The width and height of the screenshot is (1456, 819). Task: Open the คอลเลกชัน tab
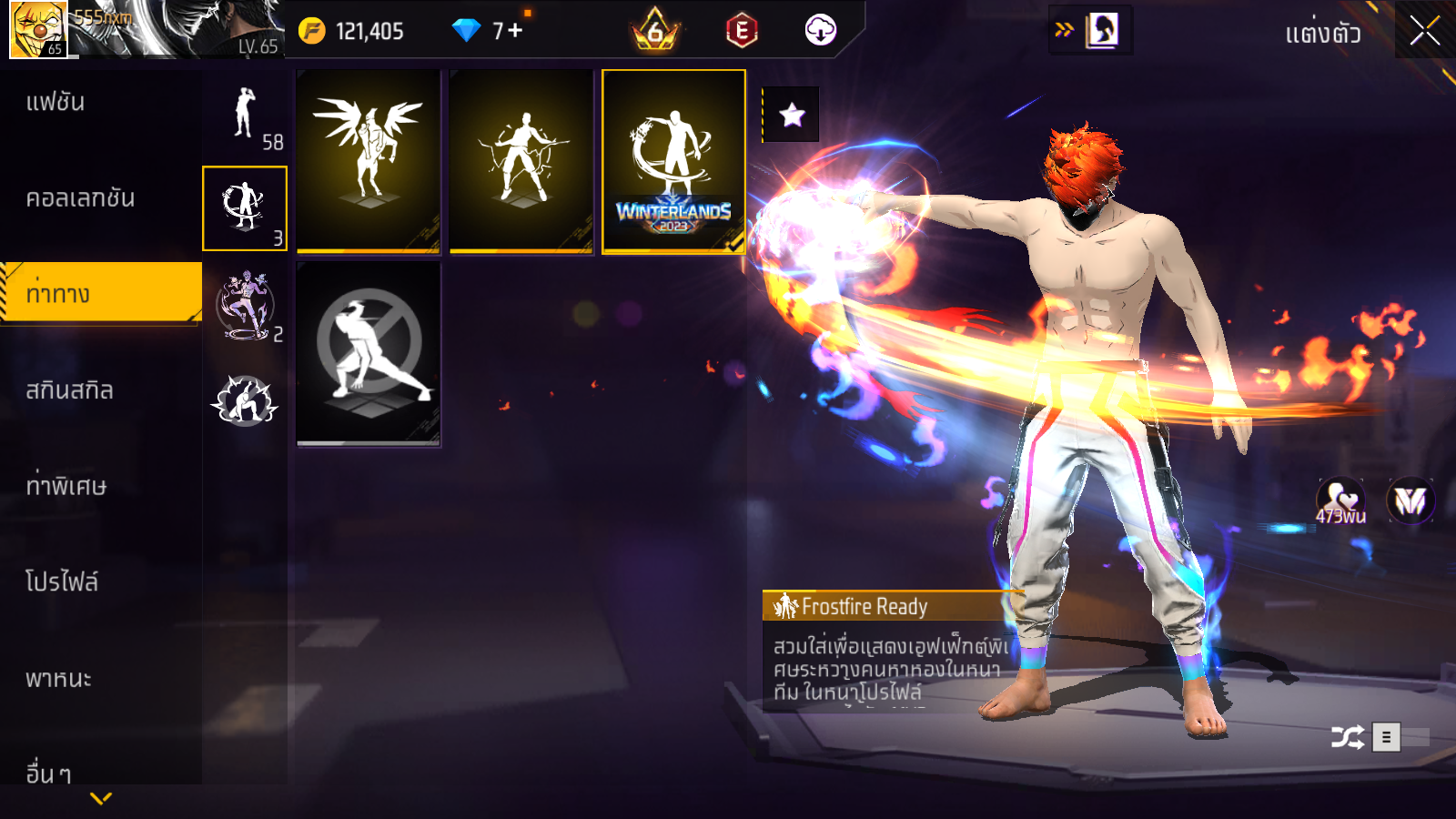80,198
